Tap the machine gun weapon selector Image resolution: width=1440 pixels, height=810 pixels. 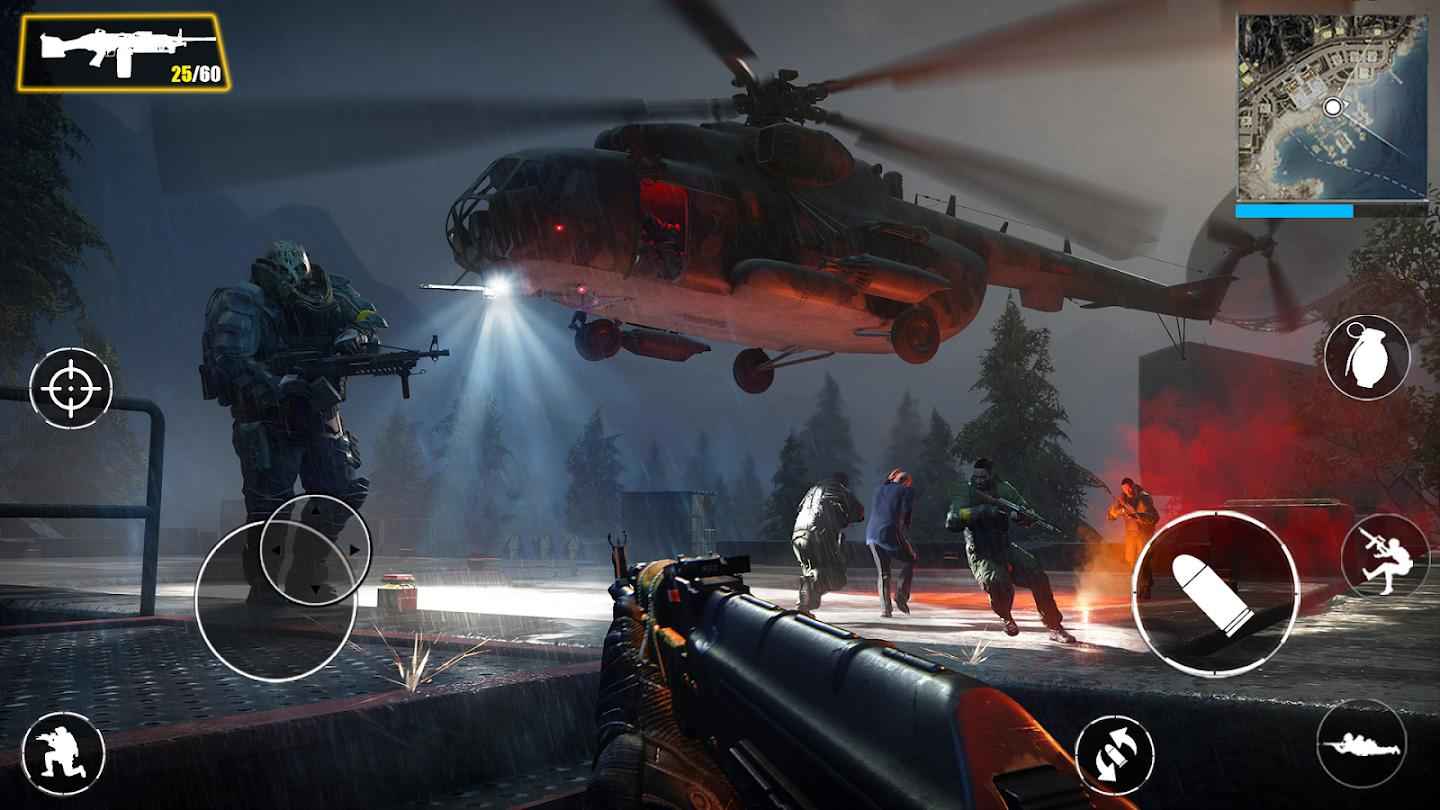(123, 52)
